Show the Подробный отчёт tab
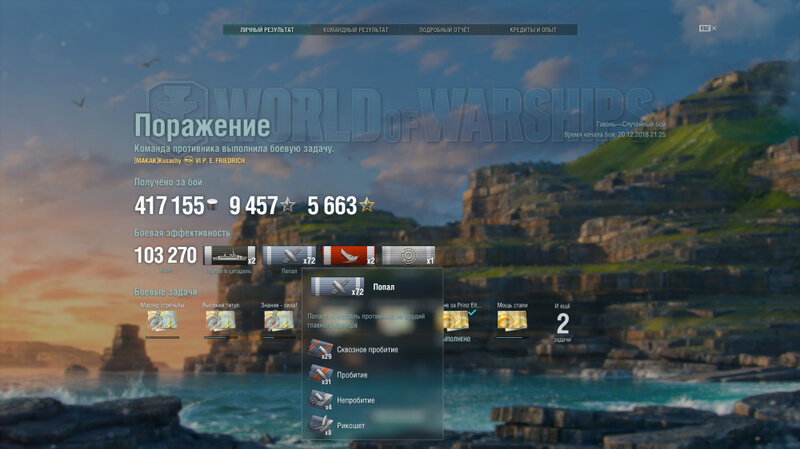 click(445, 30)
